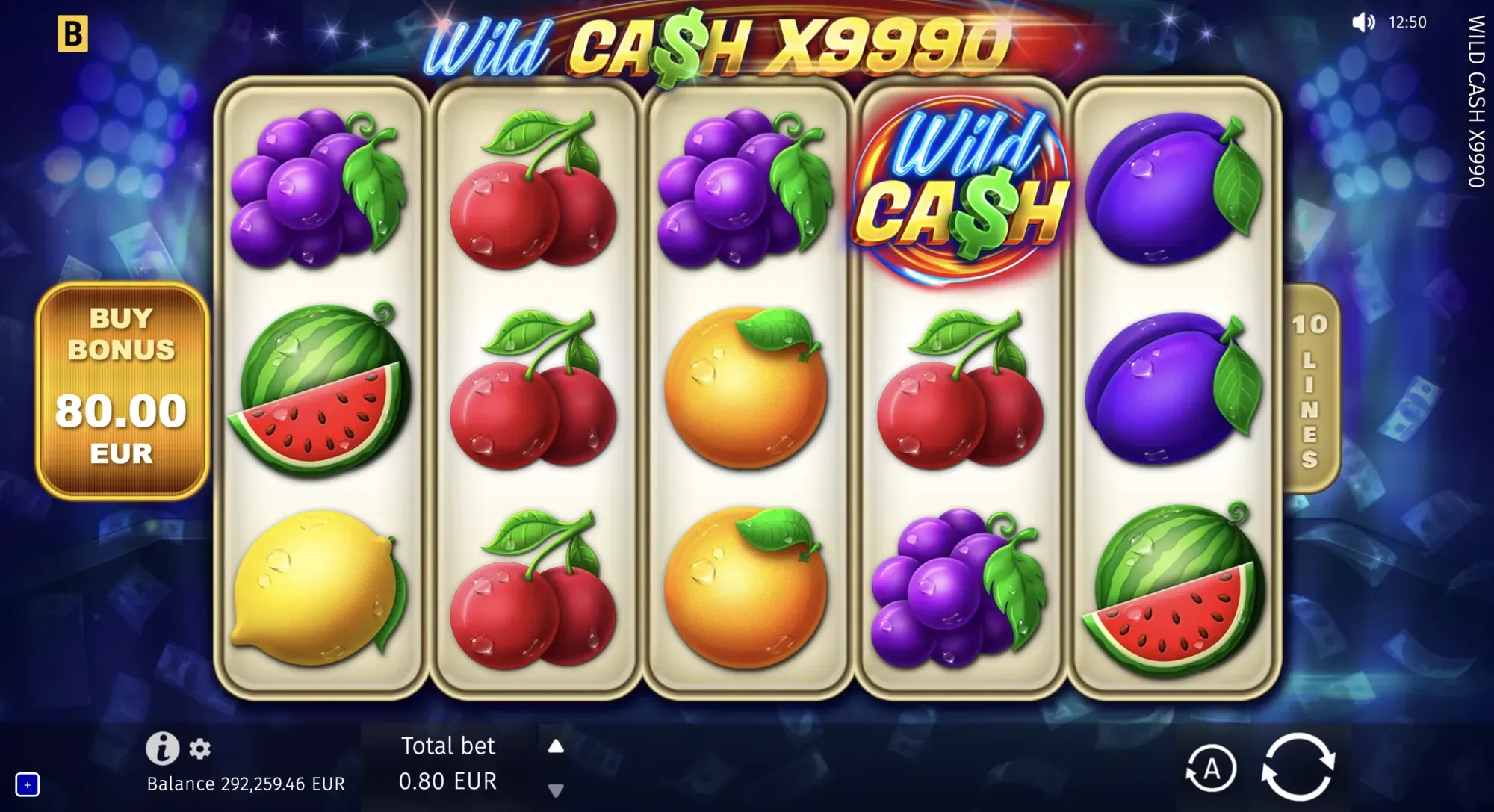Decrease total bet with the down arrow

point(556,790)
